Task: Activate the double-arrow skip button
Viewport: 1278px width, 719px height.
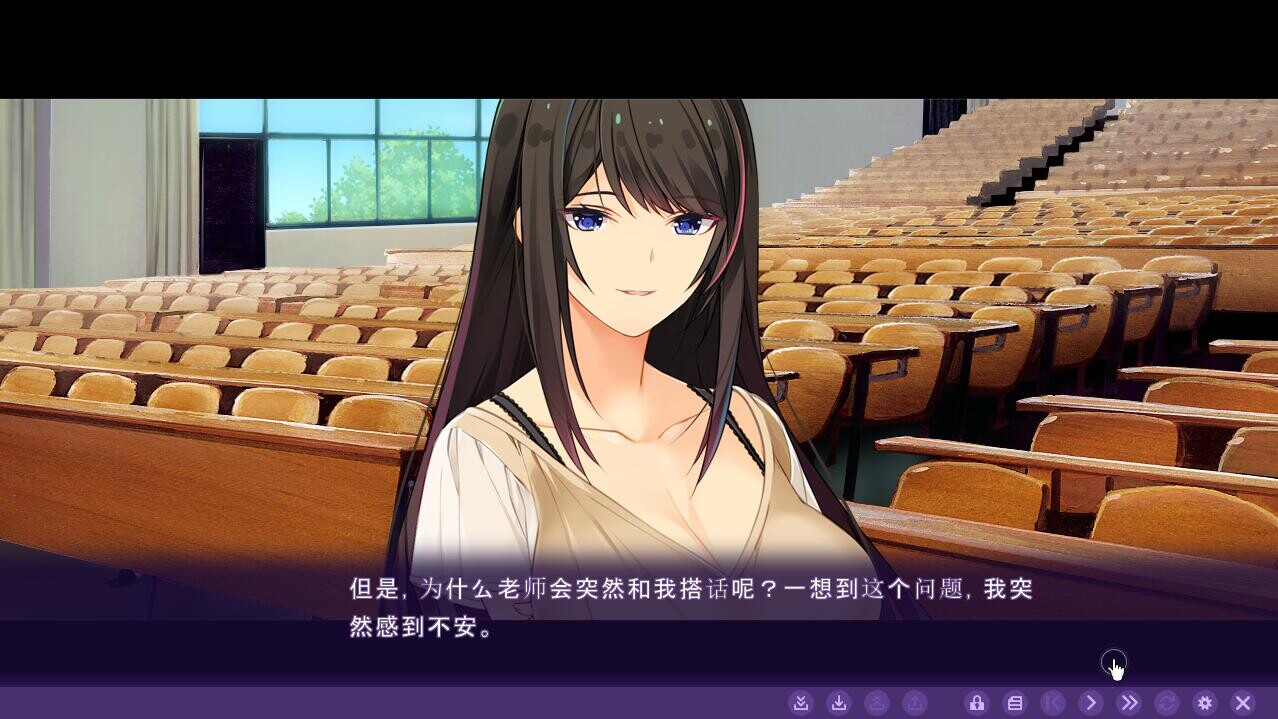Action: pos(1129,703)
